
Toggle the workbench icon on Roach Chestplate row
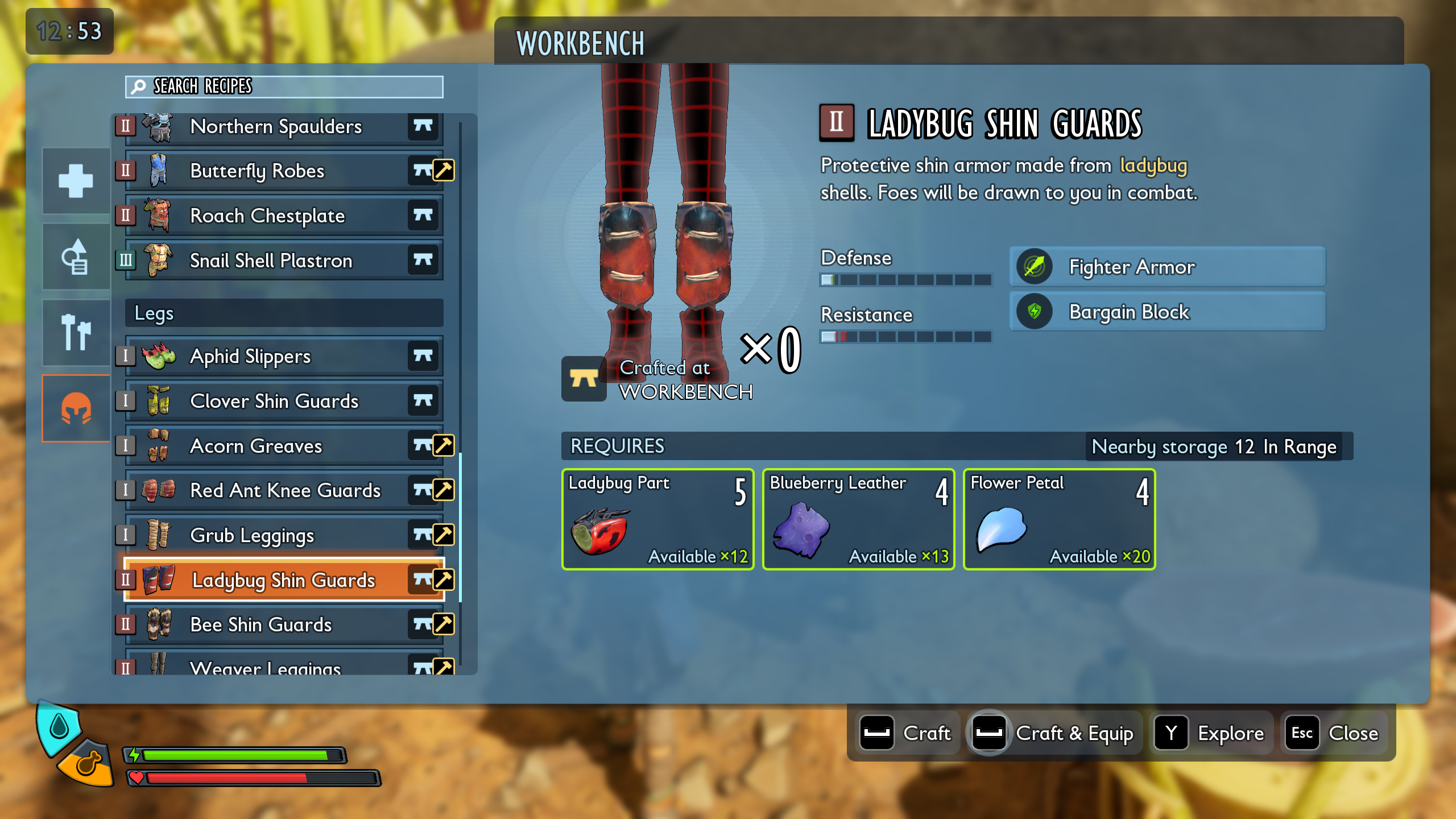424,216
